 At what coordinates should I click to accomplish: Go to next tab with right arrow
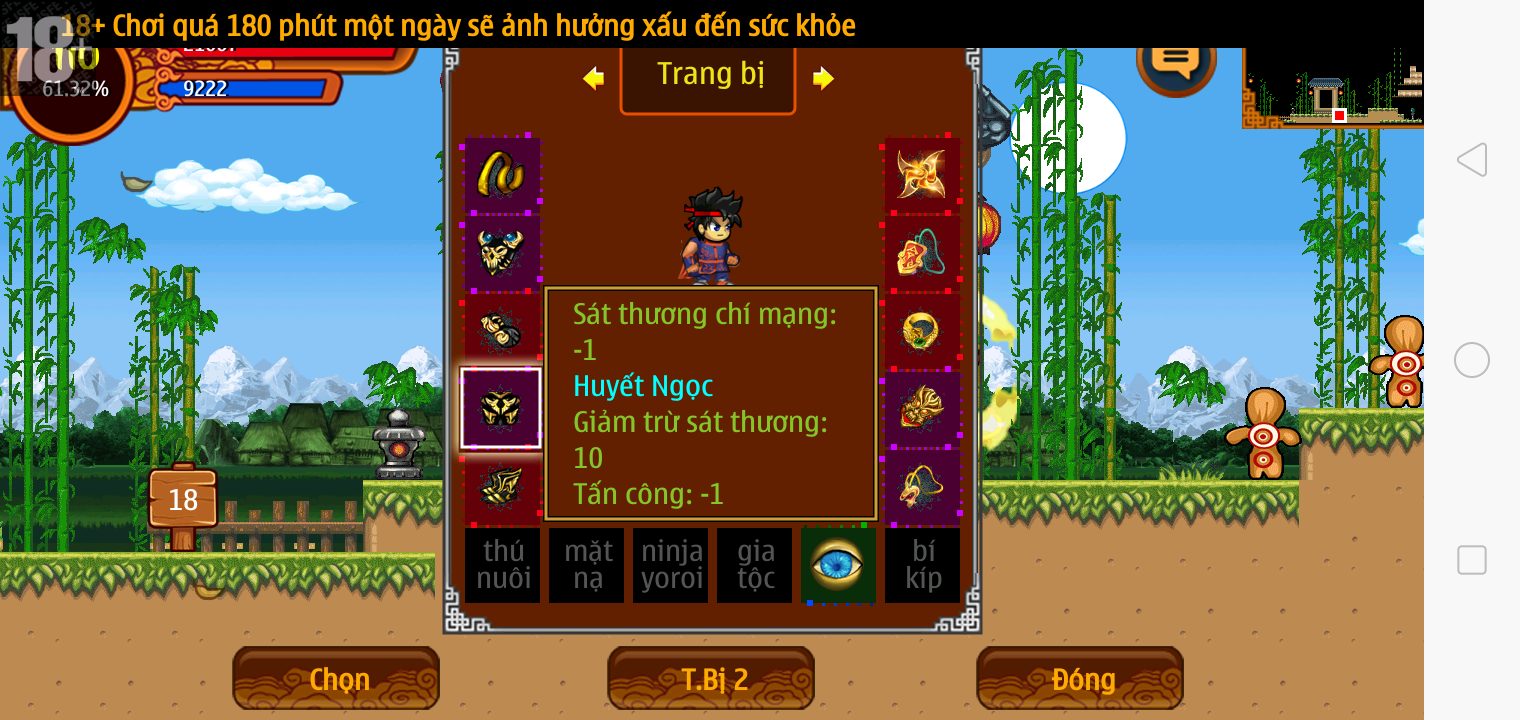coord(823,78)
